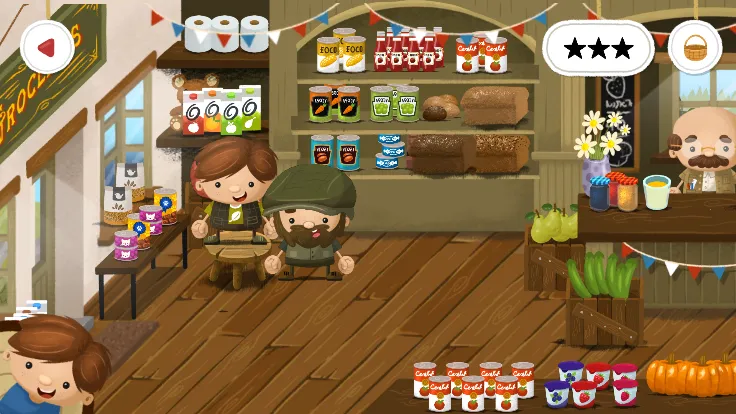Tap the red back arrow button
Screen dimensions: 736x414
tap(47, 47)
